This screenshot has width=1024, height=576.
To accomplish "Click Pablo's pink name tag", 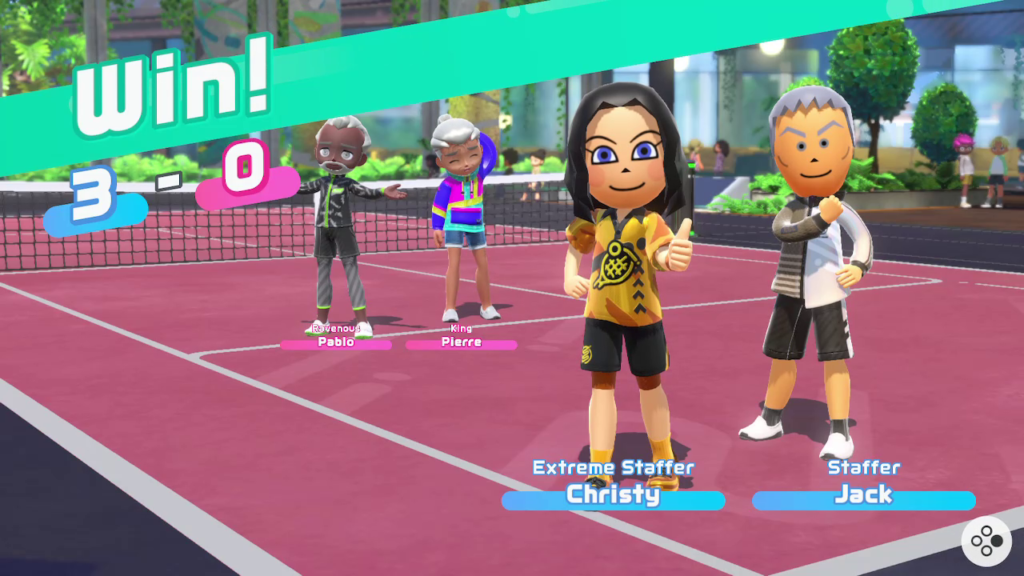I will click(336, 343).
